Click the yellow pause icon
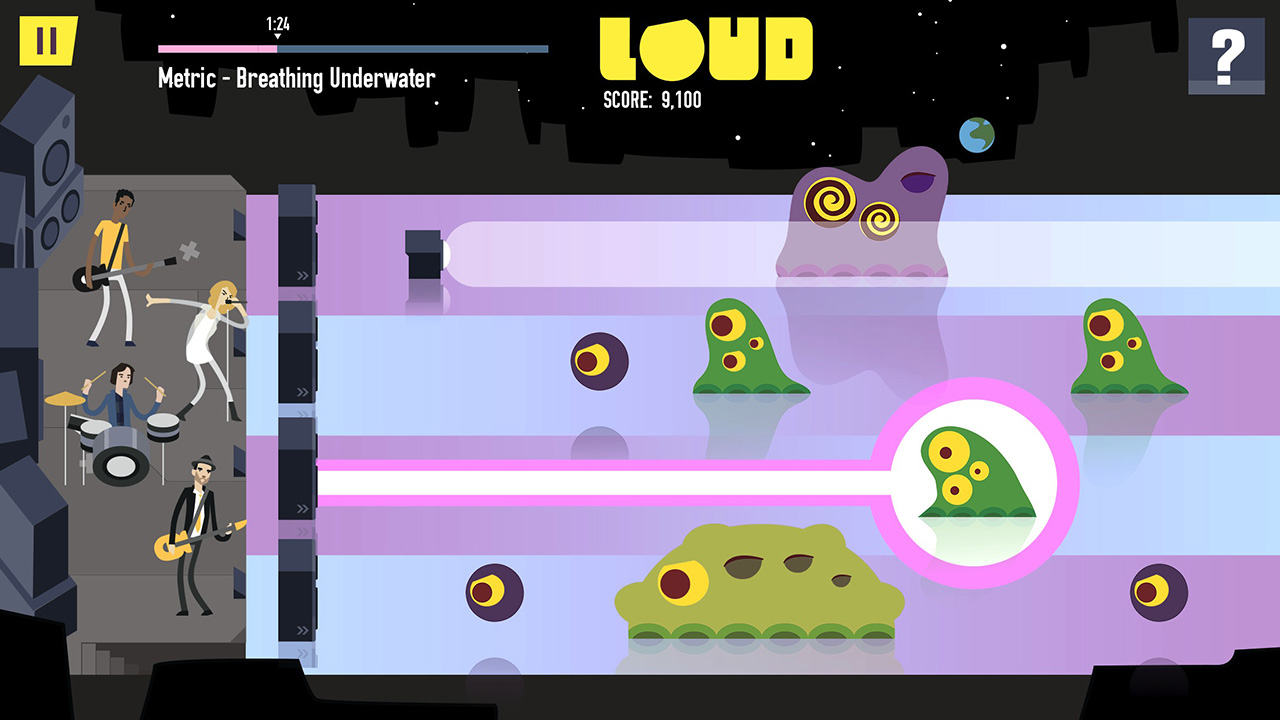 click(46, 42)
